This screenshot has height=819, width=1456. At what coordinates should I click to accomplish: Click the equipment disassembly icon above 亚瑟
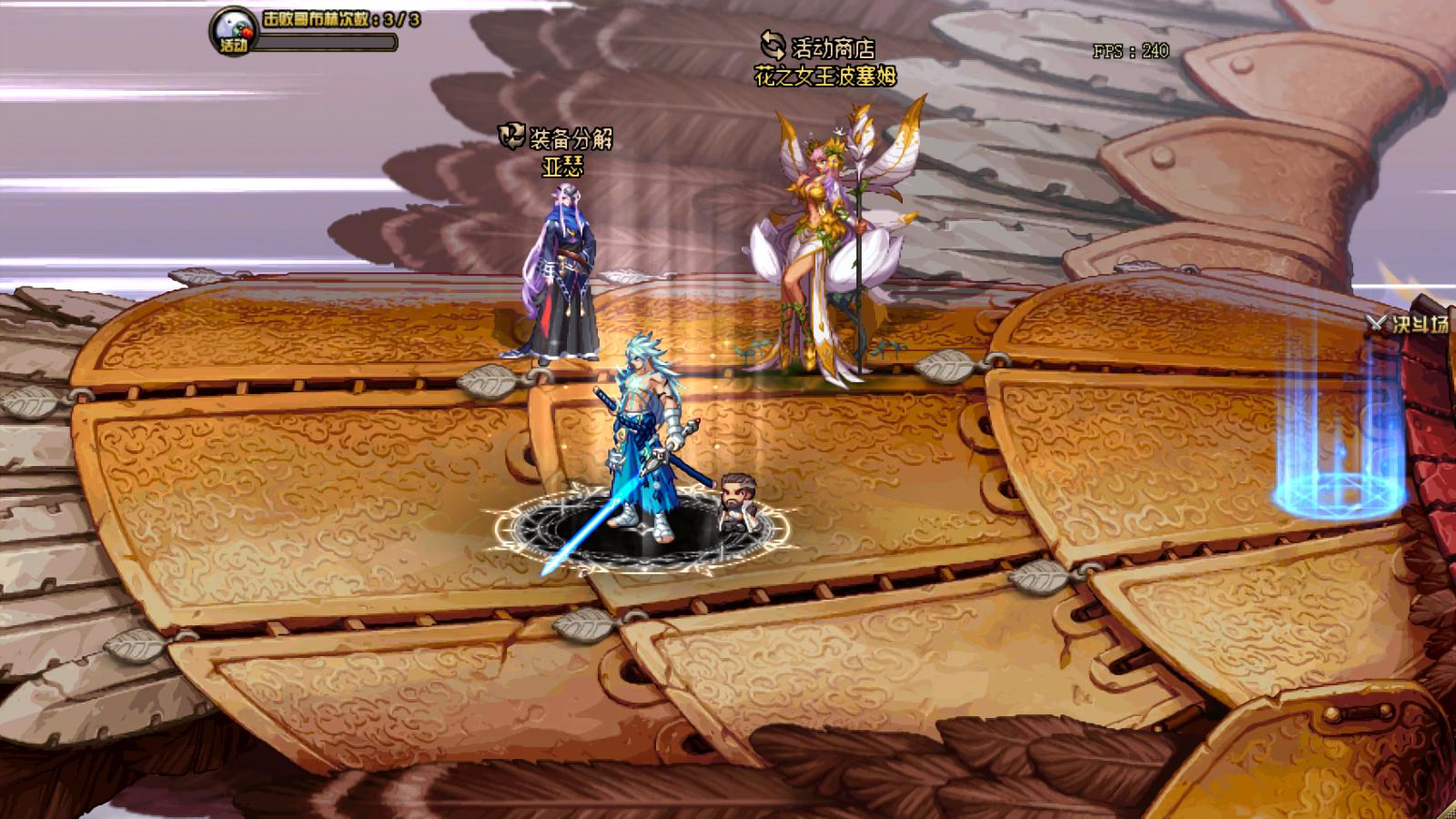pos(511,135)
